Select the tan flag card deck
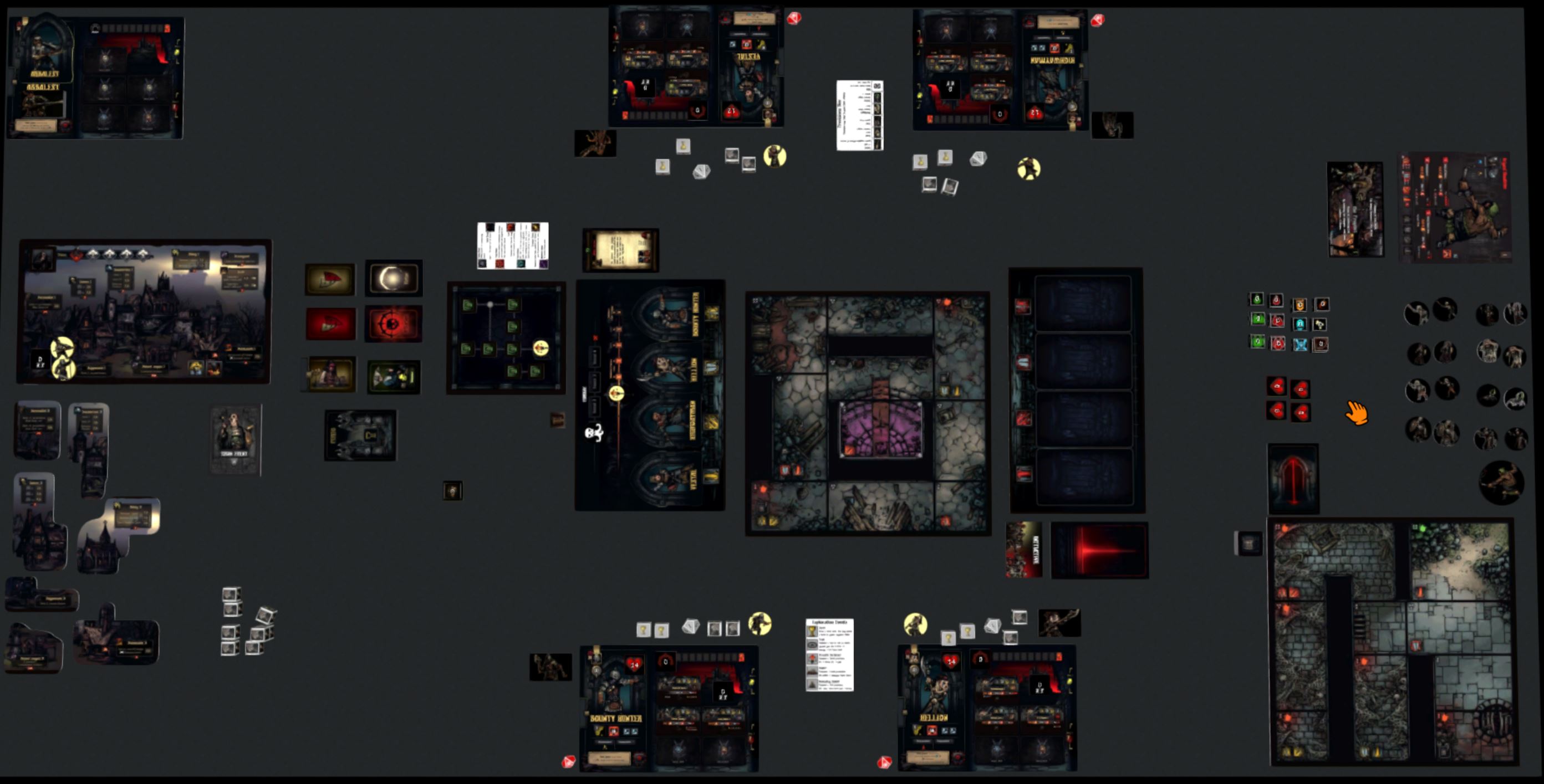 [x=330, y=279]
